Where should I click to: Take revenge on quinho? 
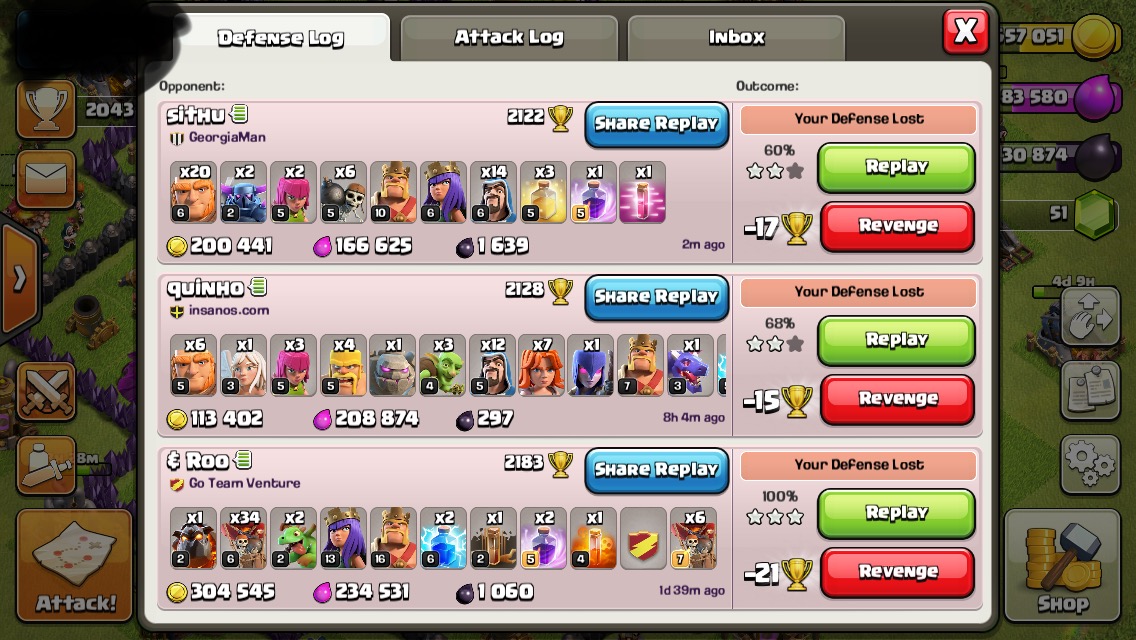tap(897, 399)
